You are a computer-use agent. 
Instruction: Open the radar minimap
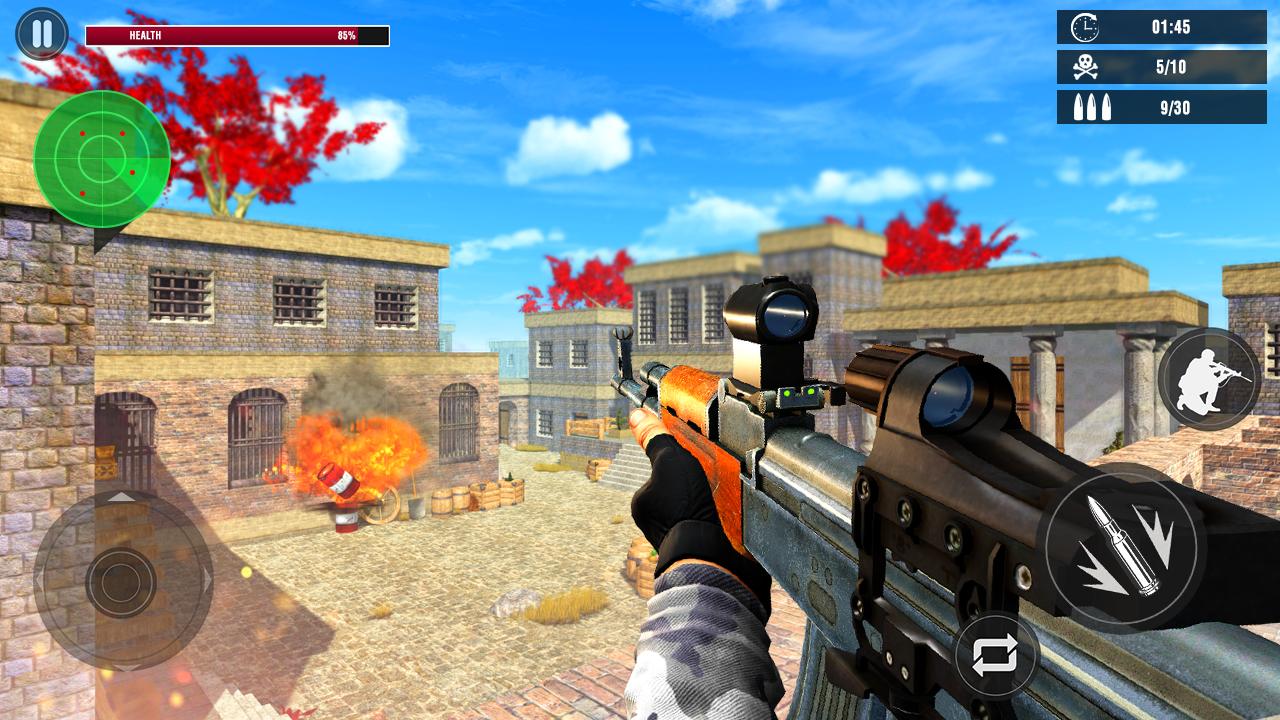(103, 156)
